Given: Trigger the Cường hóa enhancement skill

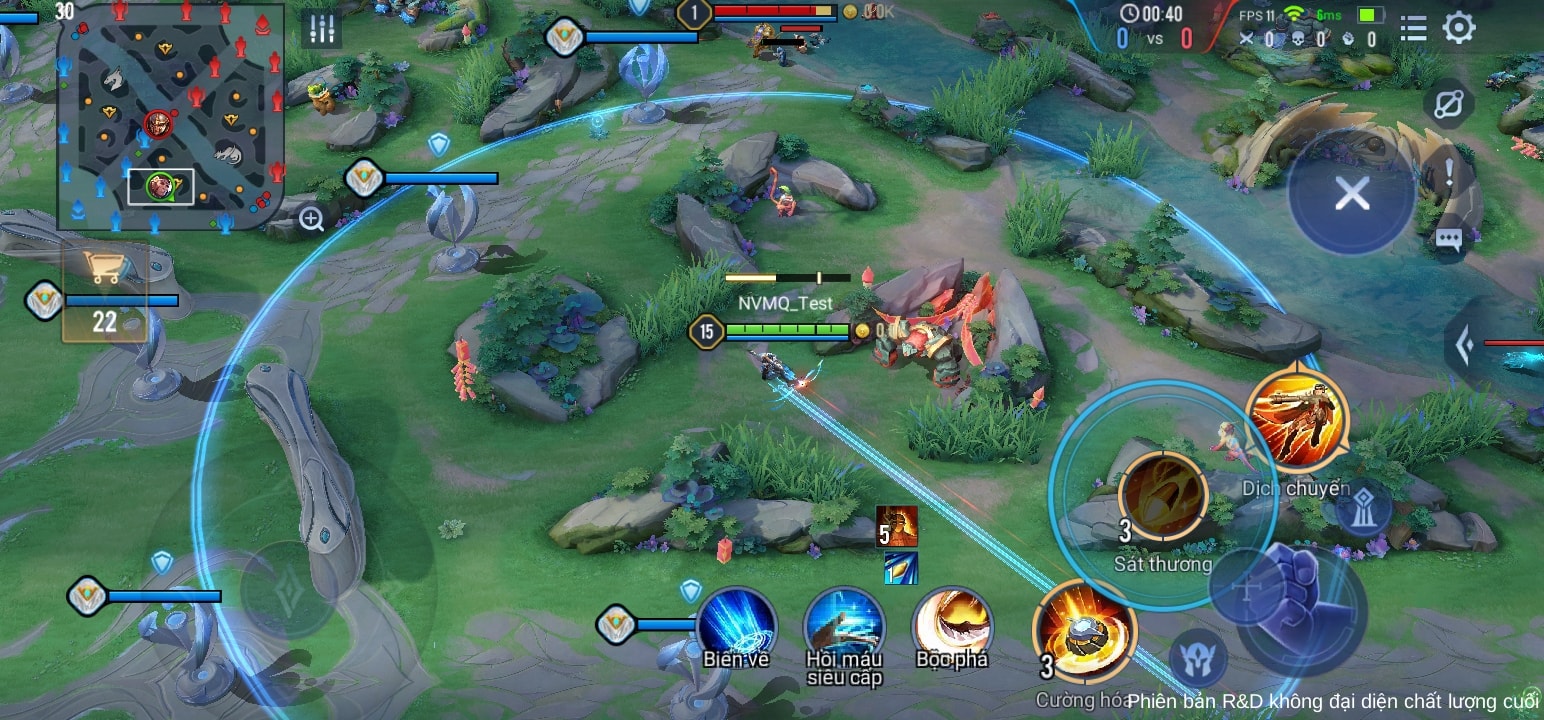Looking at the screenshot, I should tap(1084, 637).
